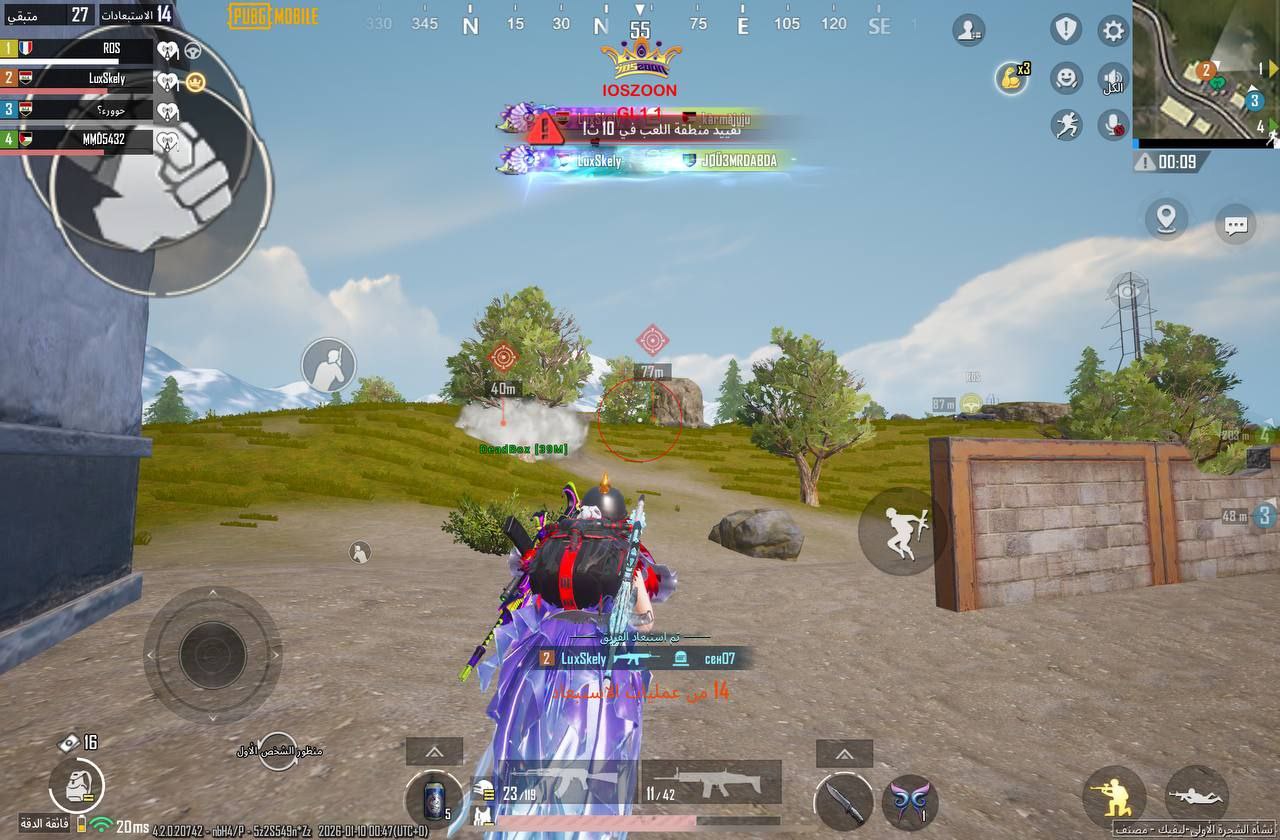Tap the jump button
This screenshot has height=840, width=1280.
click(902, 533)
